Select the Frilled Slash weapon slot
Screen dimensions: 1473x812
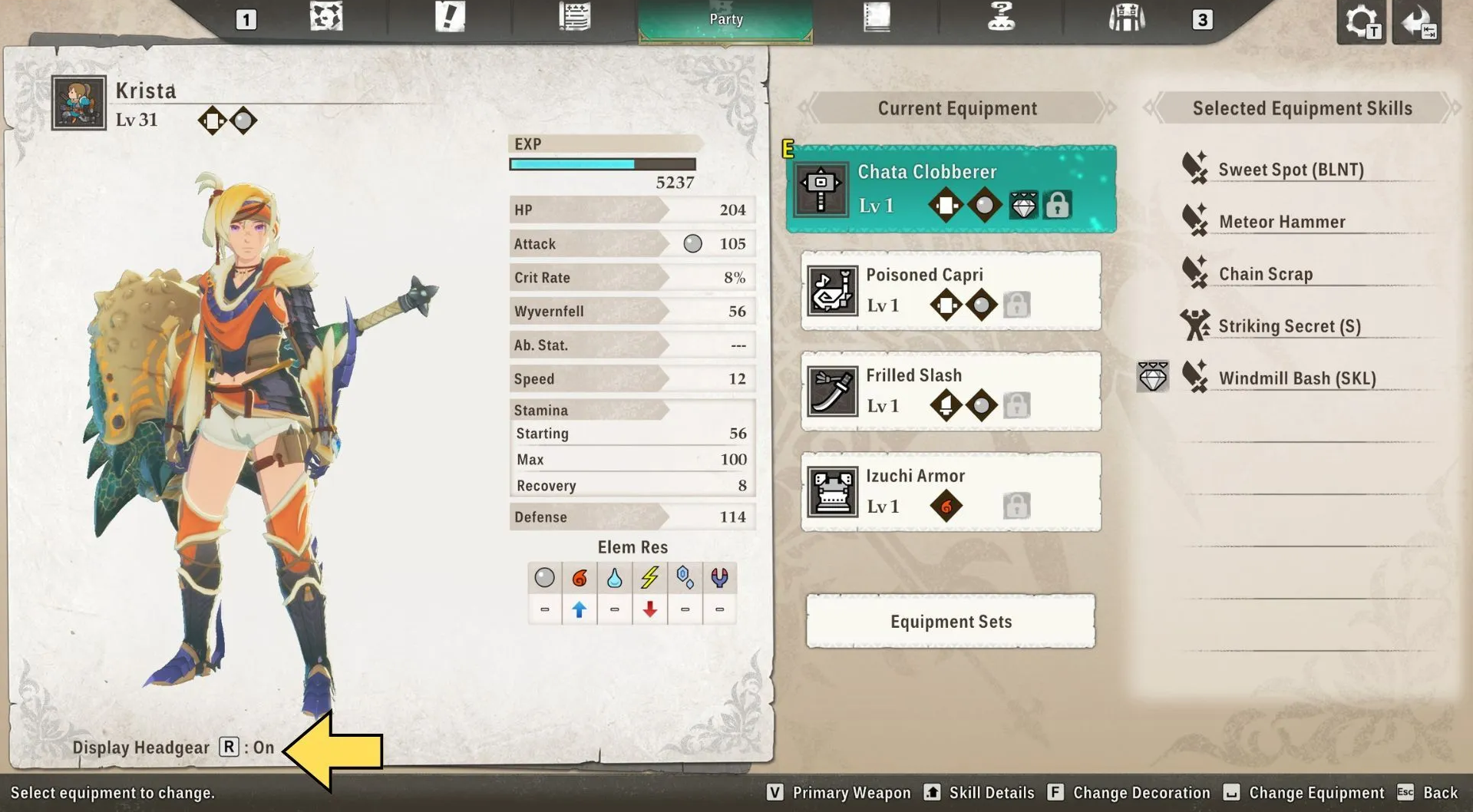950,391
